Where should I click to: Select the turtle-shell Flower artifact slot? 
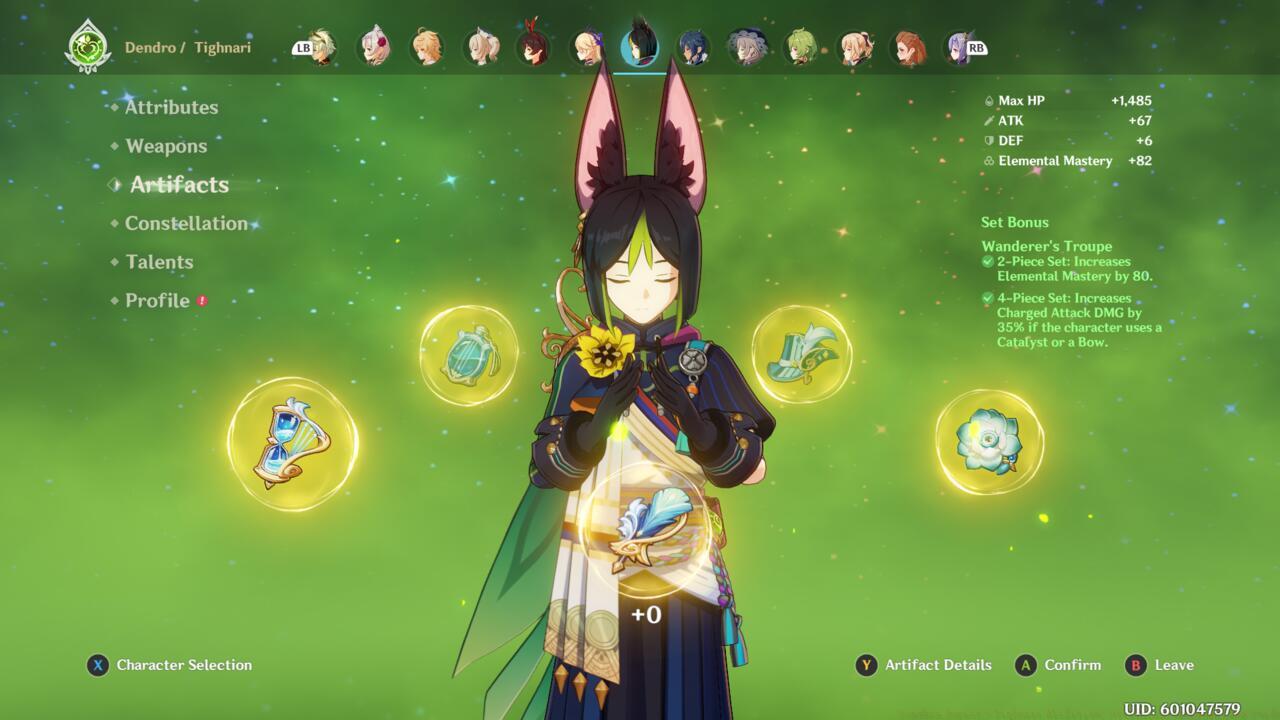point(470,355)
